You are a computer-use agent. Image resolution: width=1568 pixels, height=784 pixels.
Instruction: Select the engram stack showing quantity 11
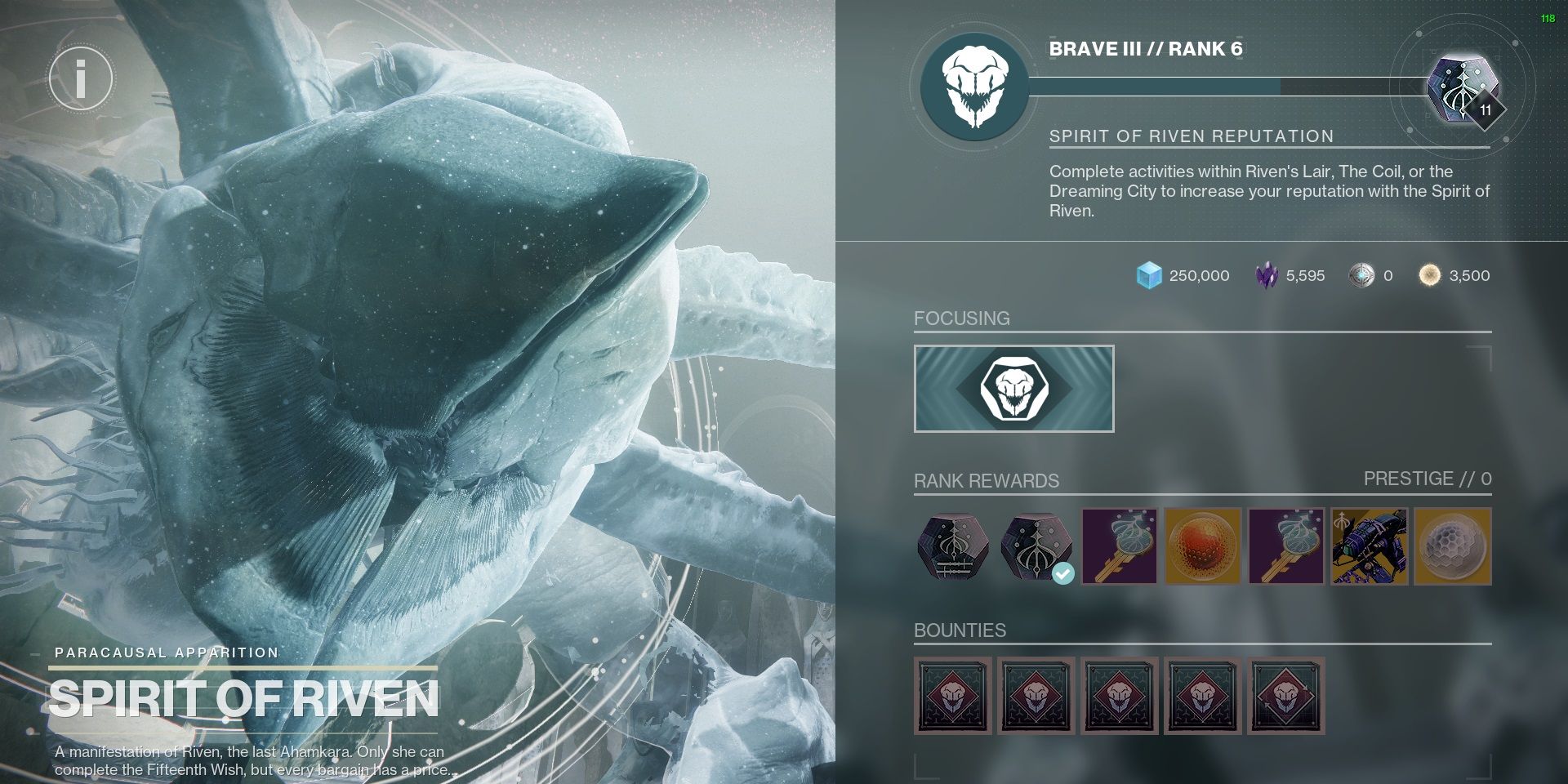(x=1464, y=87)
